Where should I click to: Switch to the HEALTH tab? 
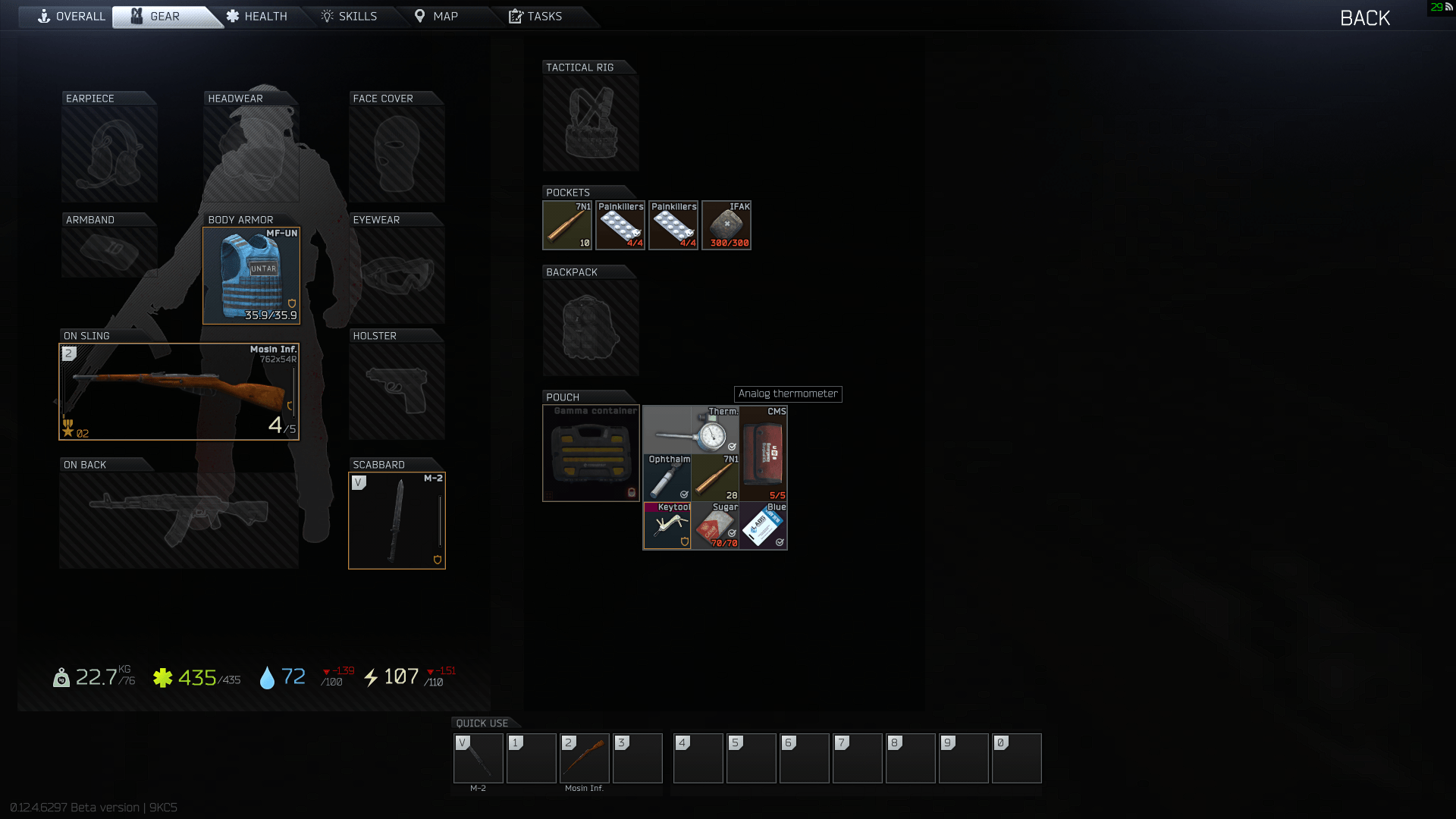pyautogui.click(x=259, y=15)
